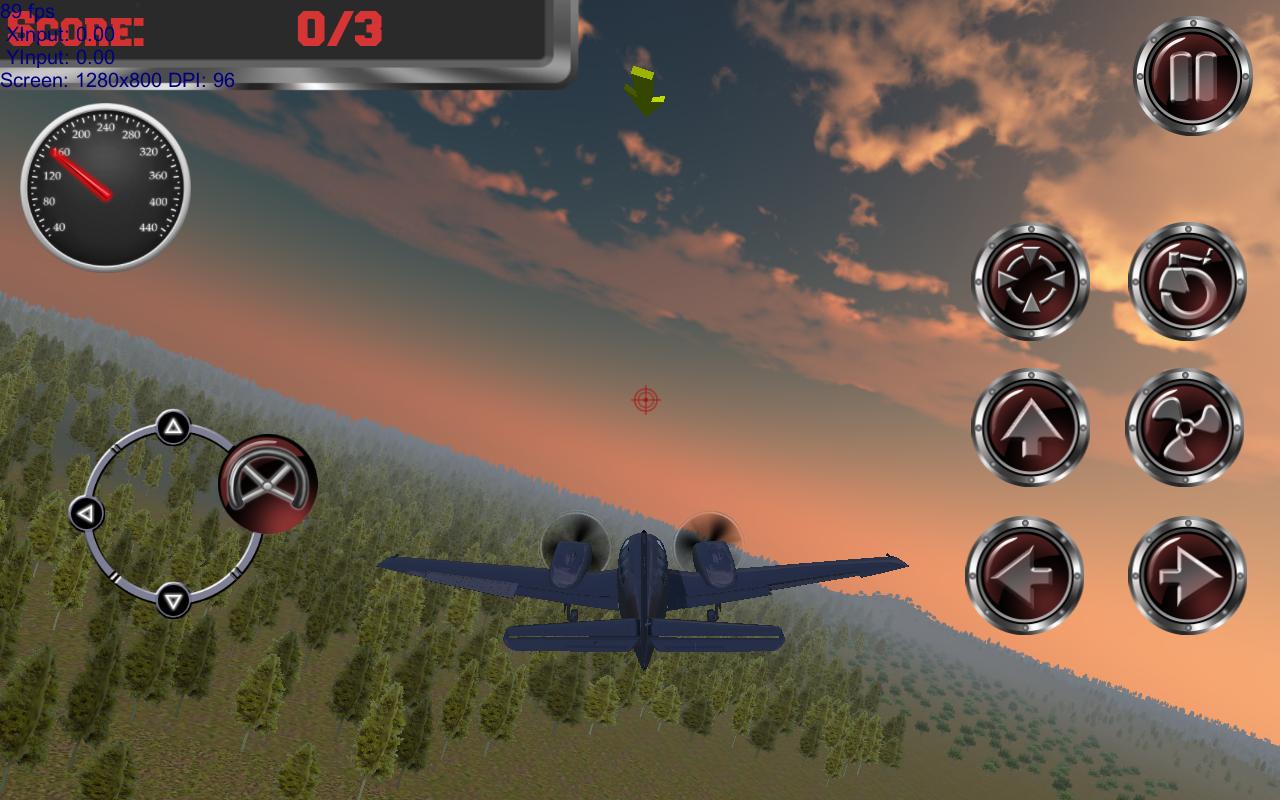Tap the left turn arrow control
The width and height of the screenshot is (1280, 800).
pyautogui.click(x=1027, y=573)
